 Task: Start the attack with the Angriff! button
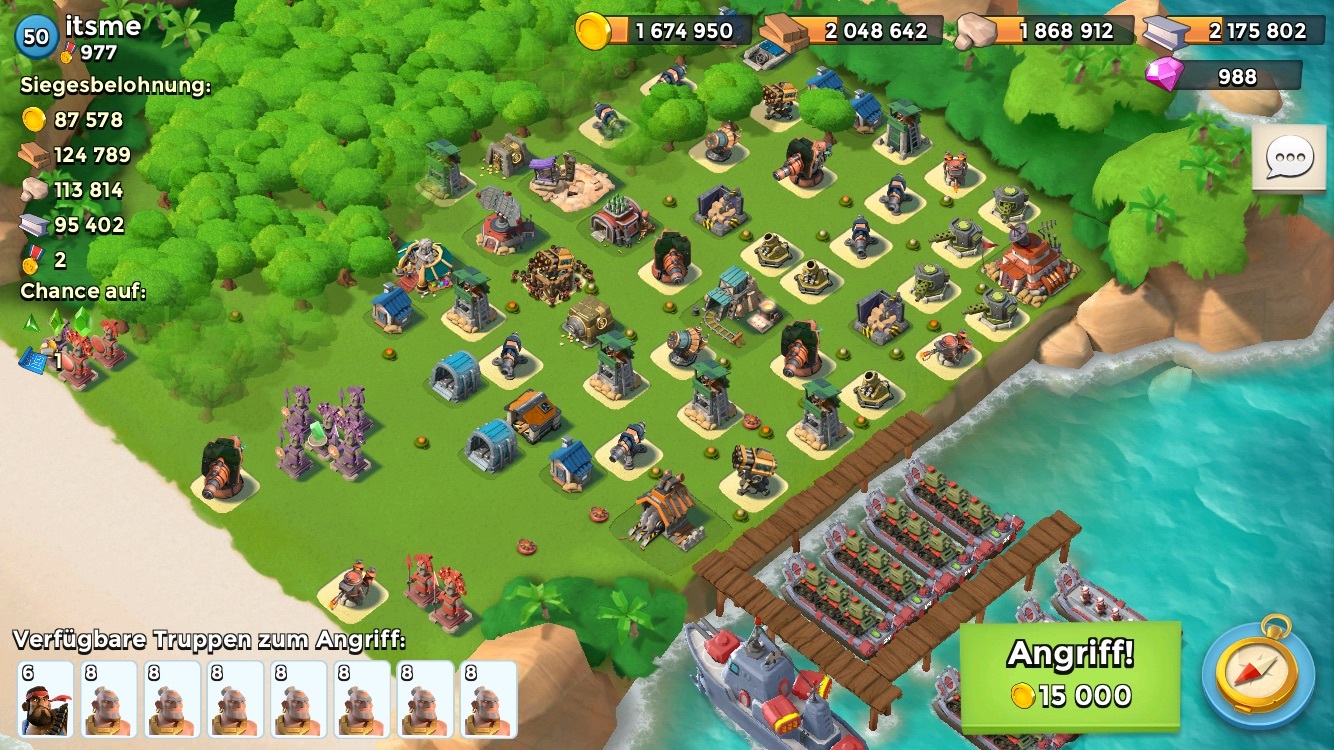pyautogui.click(x=1069, y=675)
